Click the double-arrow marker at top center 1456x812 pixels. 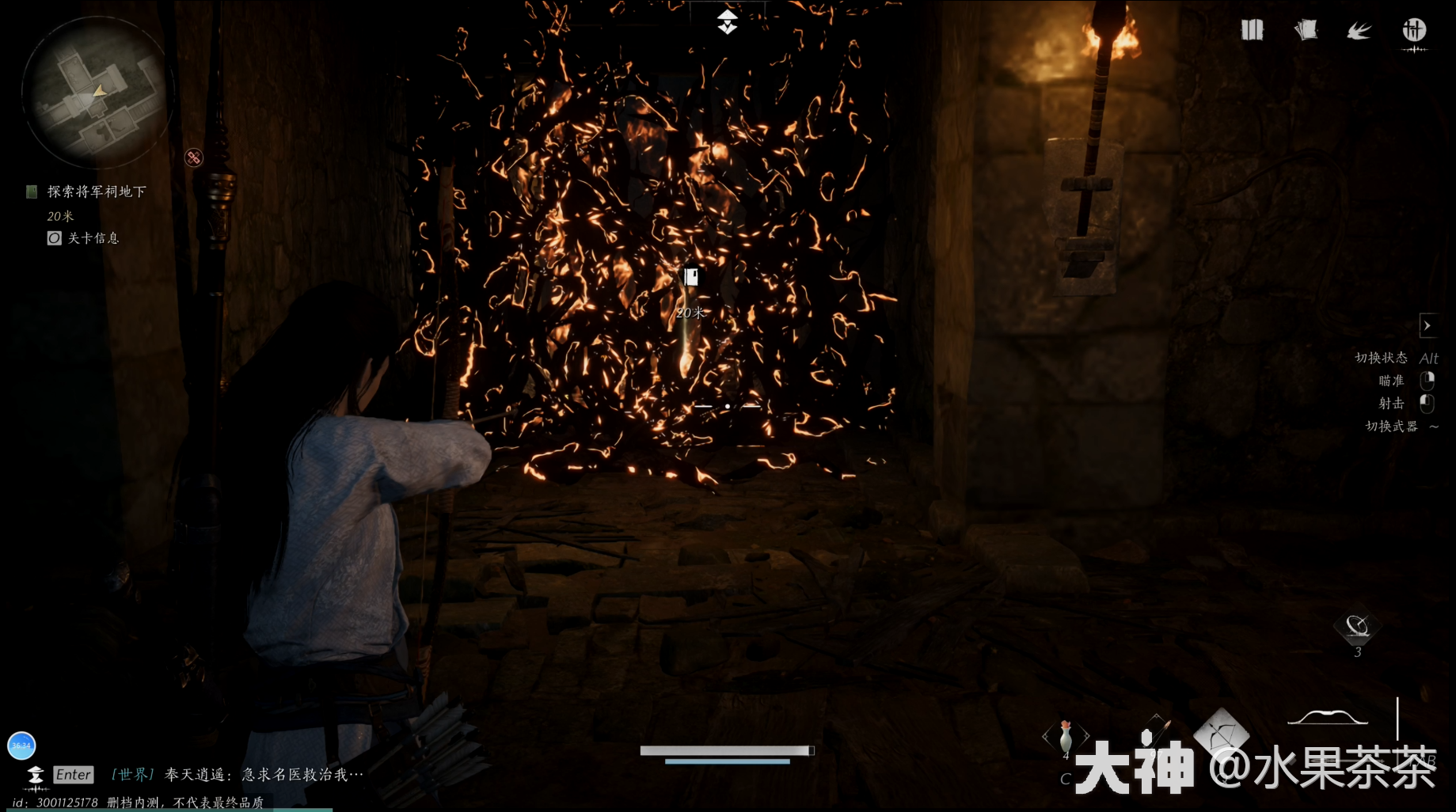[x=728, y=21]
